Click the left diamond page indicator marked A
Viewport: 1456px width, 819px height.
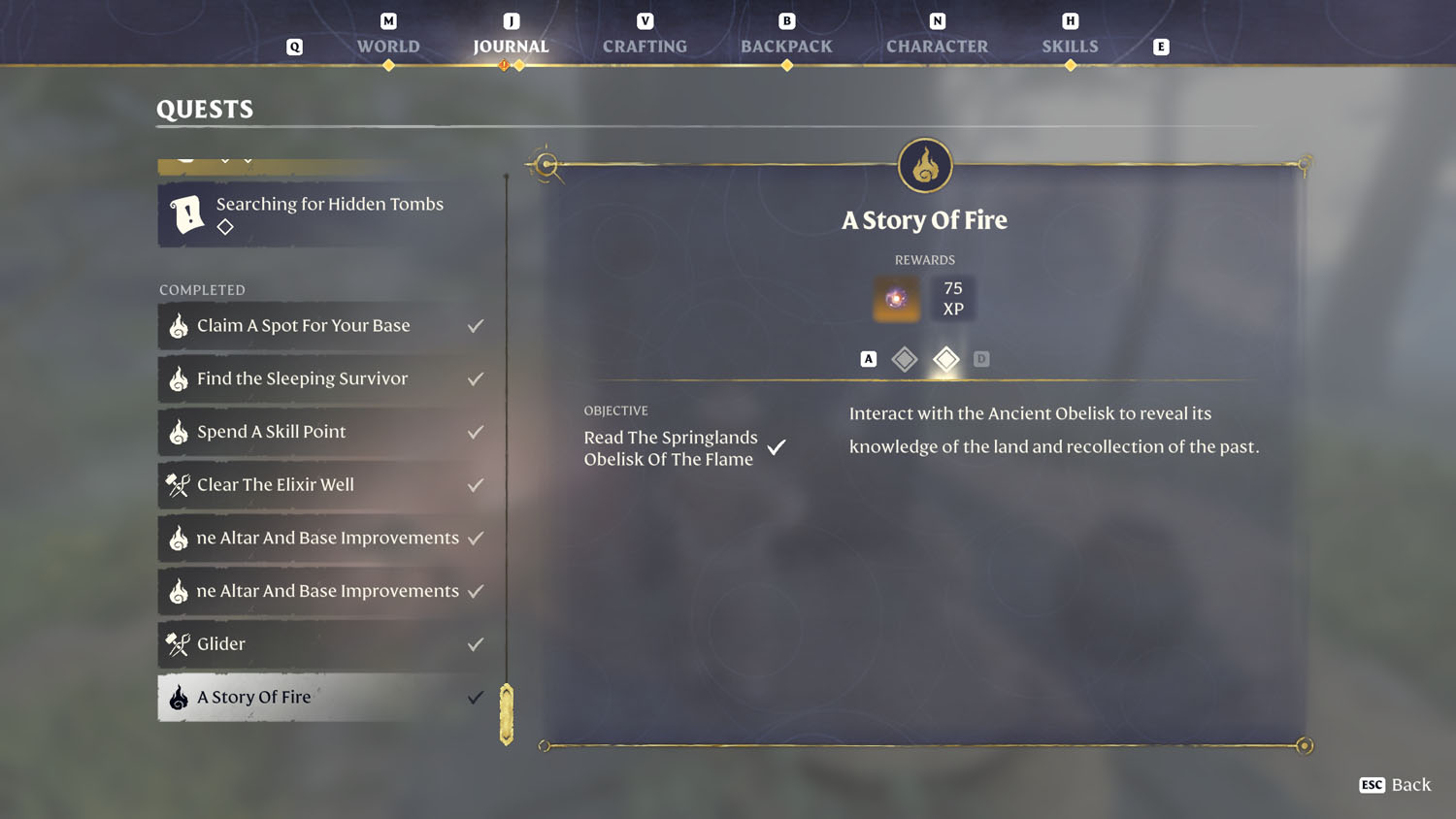(904, 359)
